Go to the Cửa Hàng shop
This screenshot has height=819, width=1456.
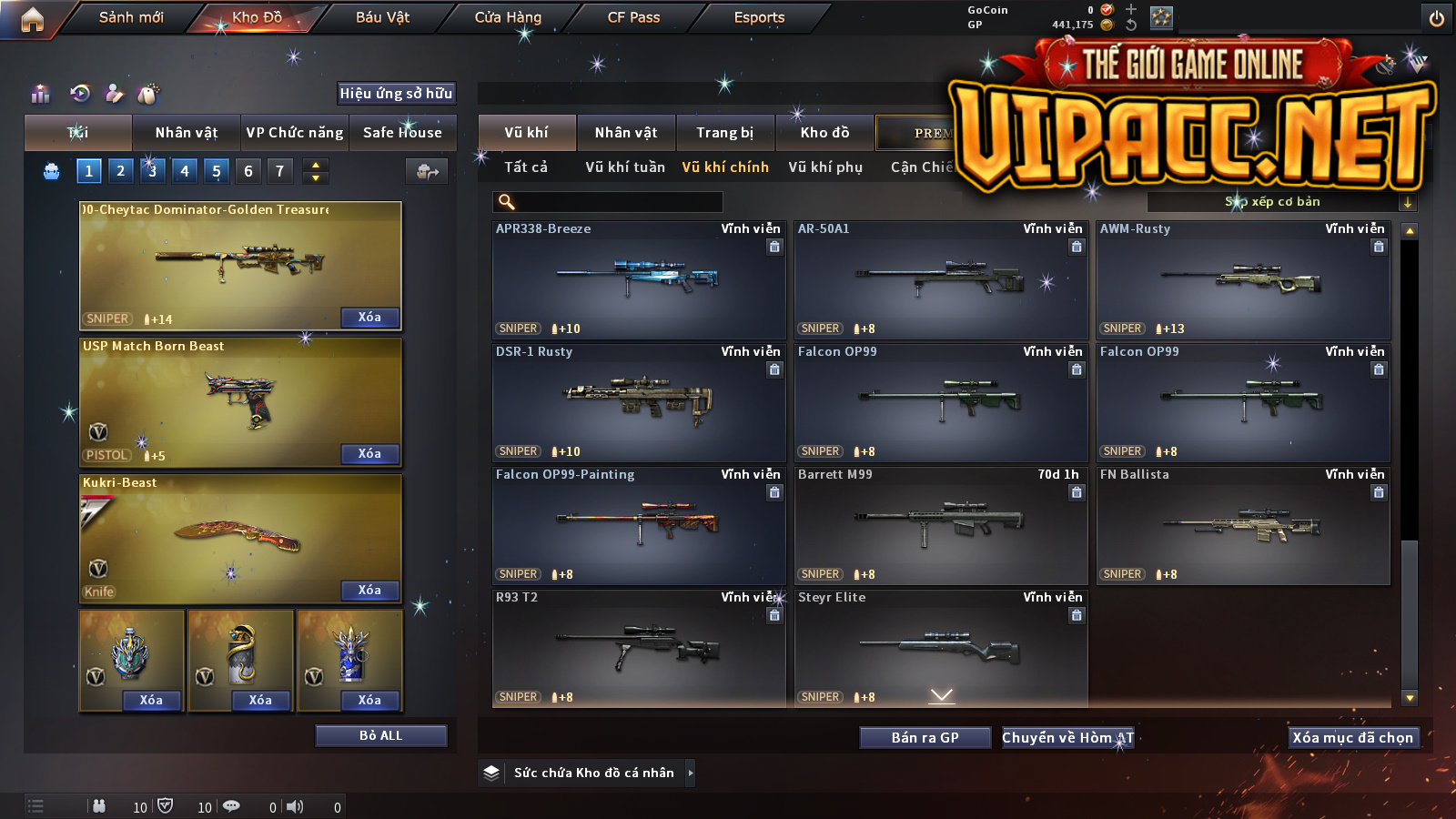click(508, 17)
